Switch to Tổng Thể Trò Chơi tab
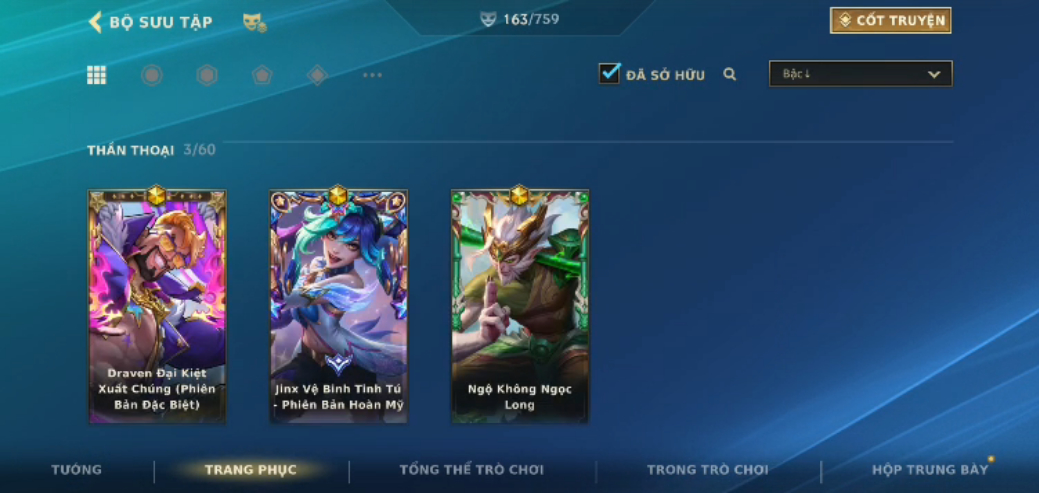Screen dimensions: 1039x493 (x=472, y=470)
